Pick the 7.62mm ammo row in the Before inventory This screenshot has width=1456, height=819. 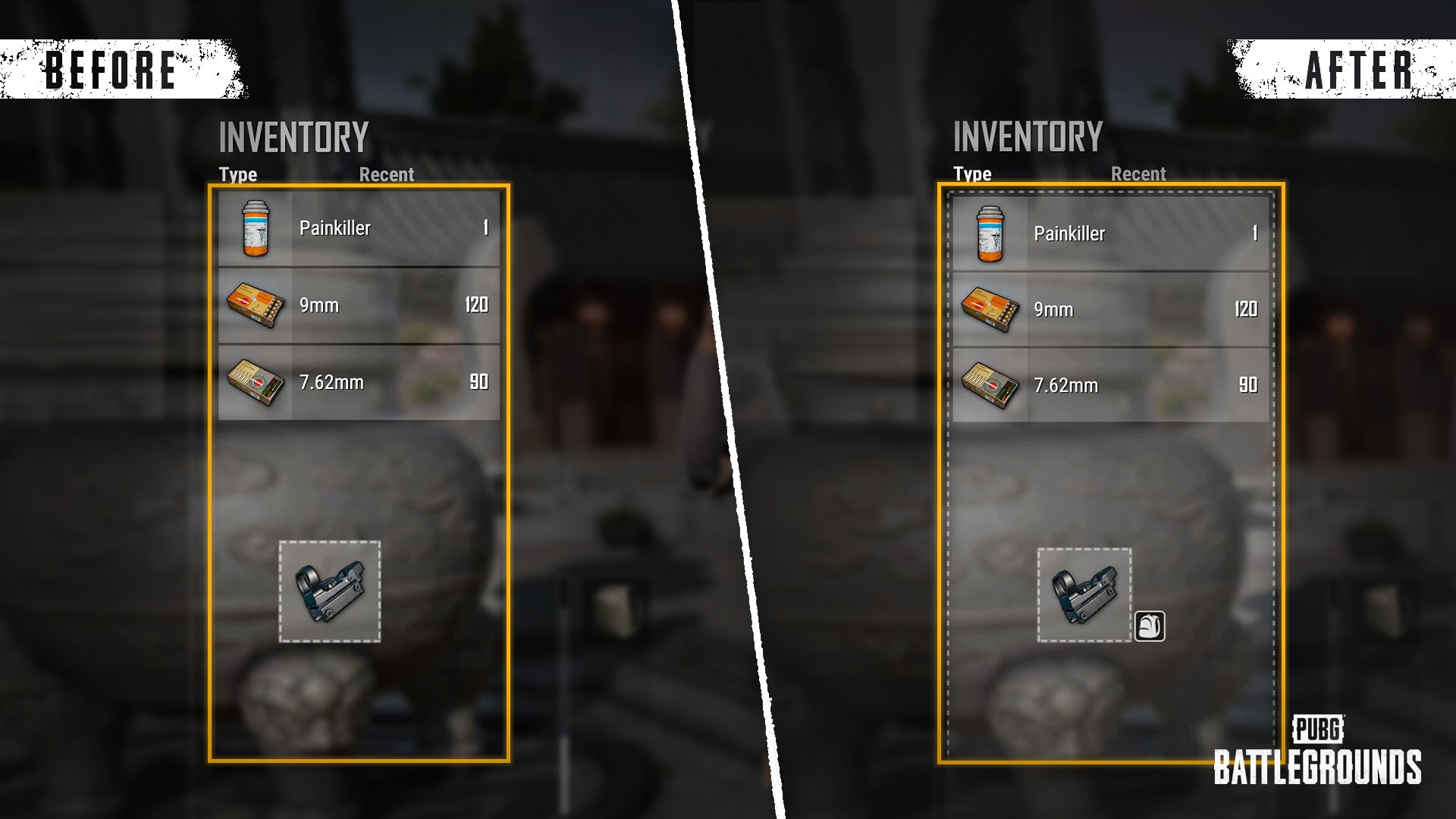point(359,382)
